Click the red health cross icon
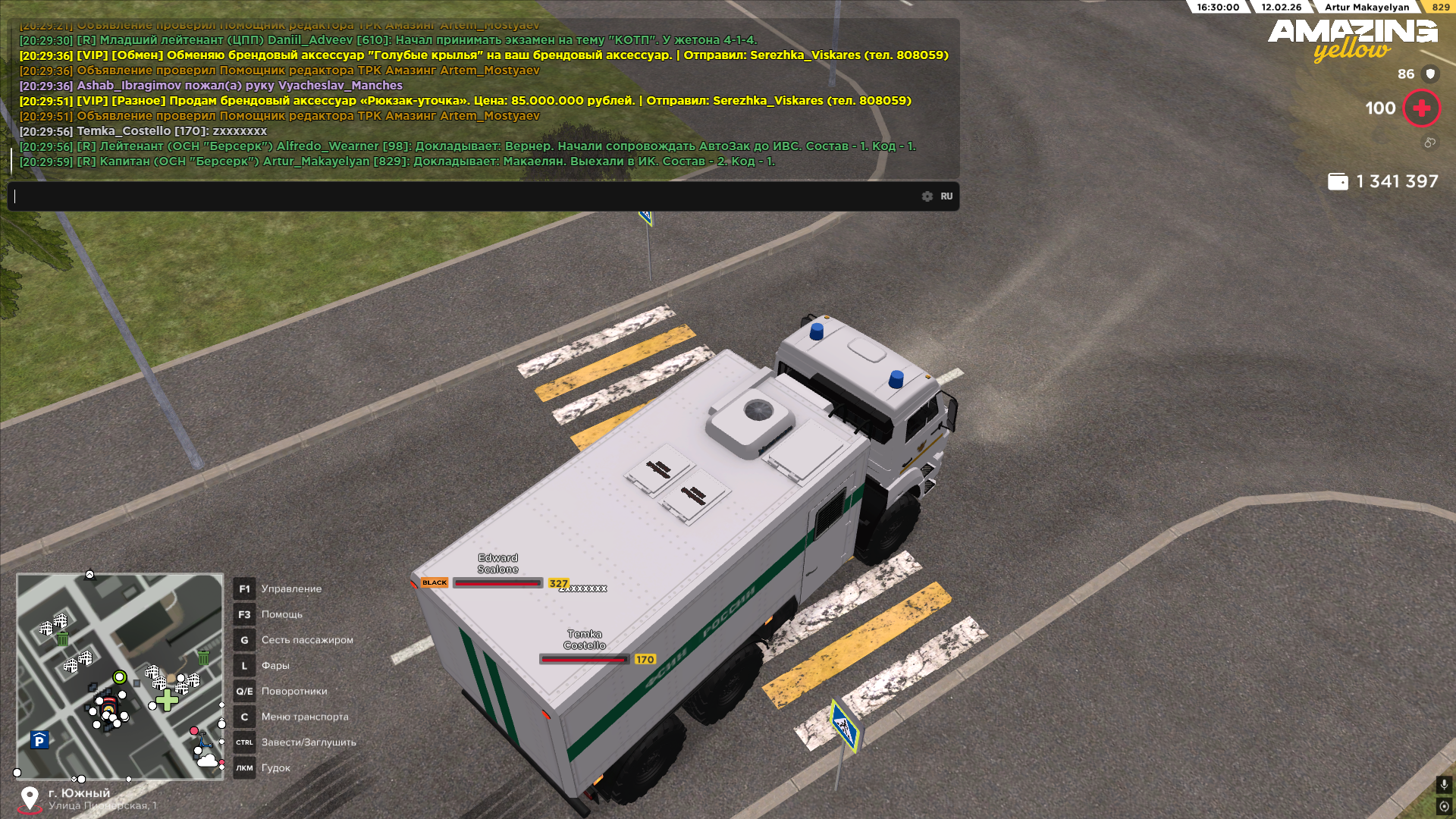The height and width of the screenshot is (819, 1456). pos(1421,108)
